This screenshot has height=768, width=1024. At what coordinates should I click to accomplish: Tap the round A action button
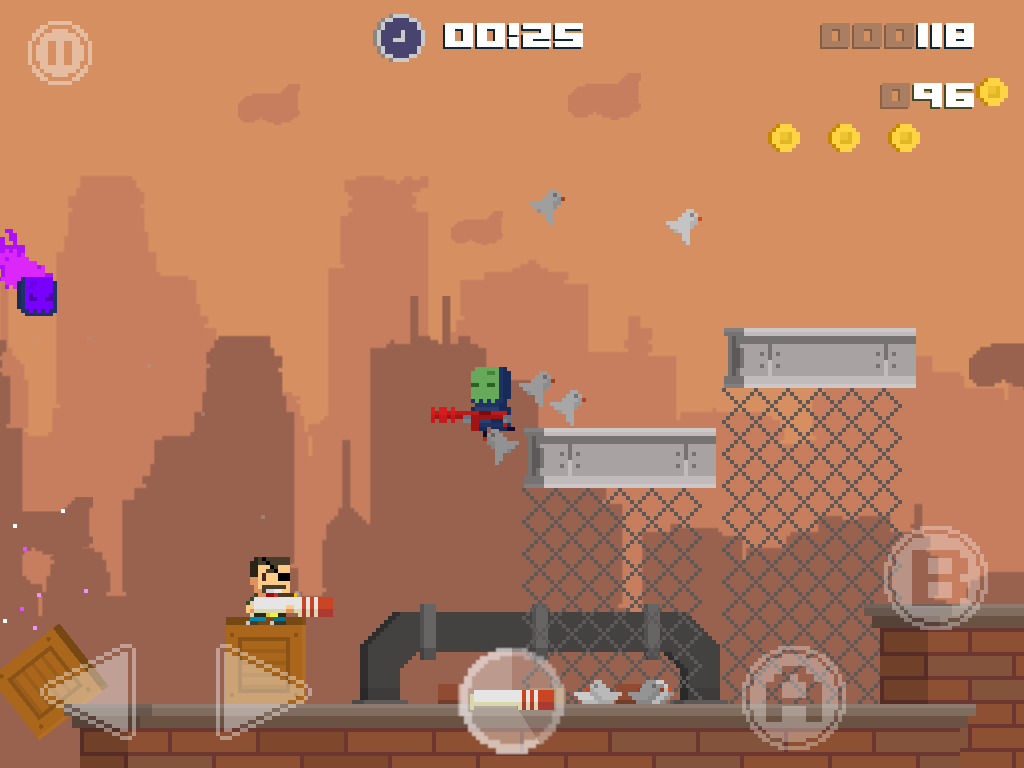[x=794, y=697]
